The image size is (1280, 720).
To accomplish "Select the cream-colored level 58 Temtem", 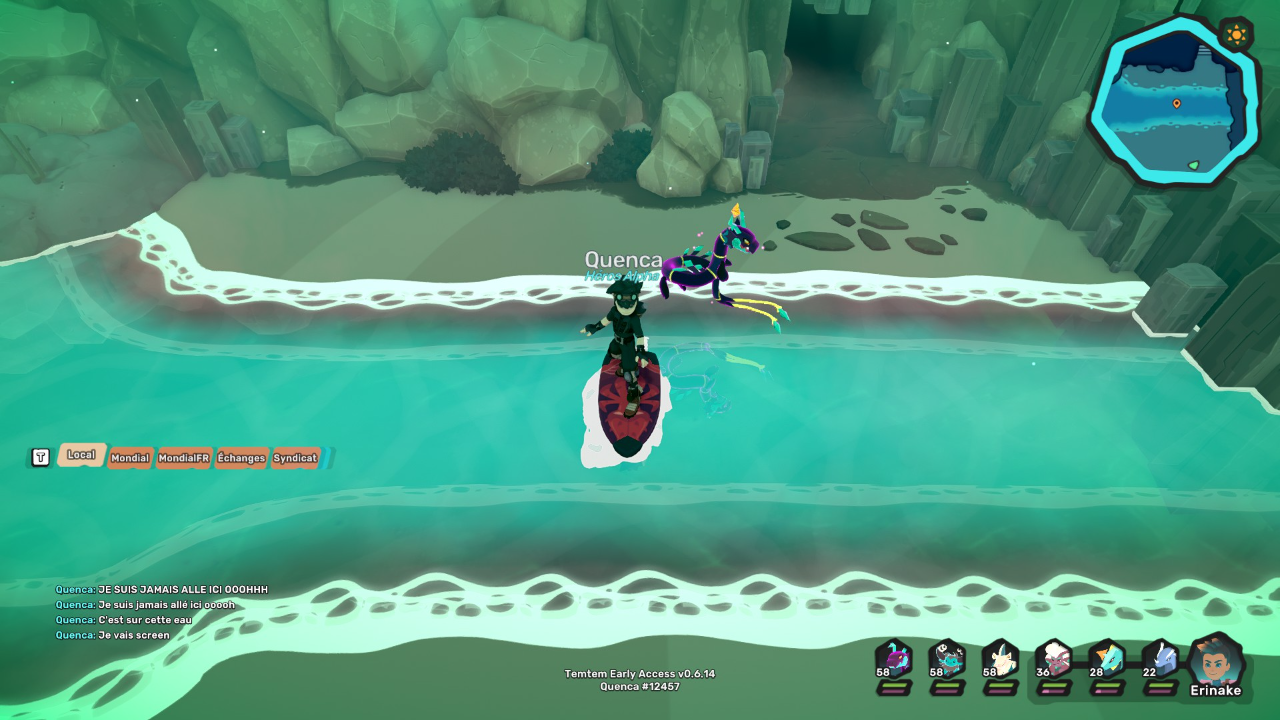I will 1000,661.
